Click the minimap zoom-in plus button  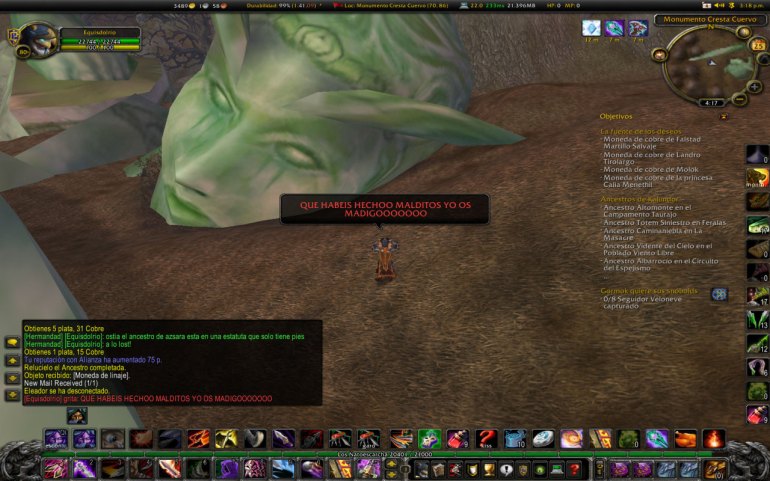point(755,85)
